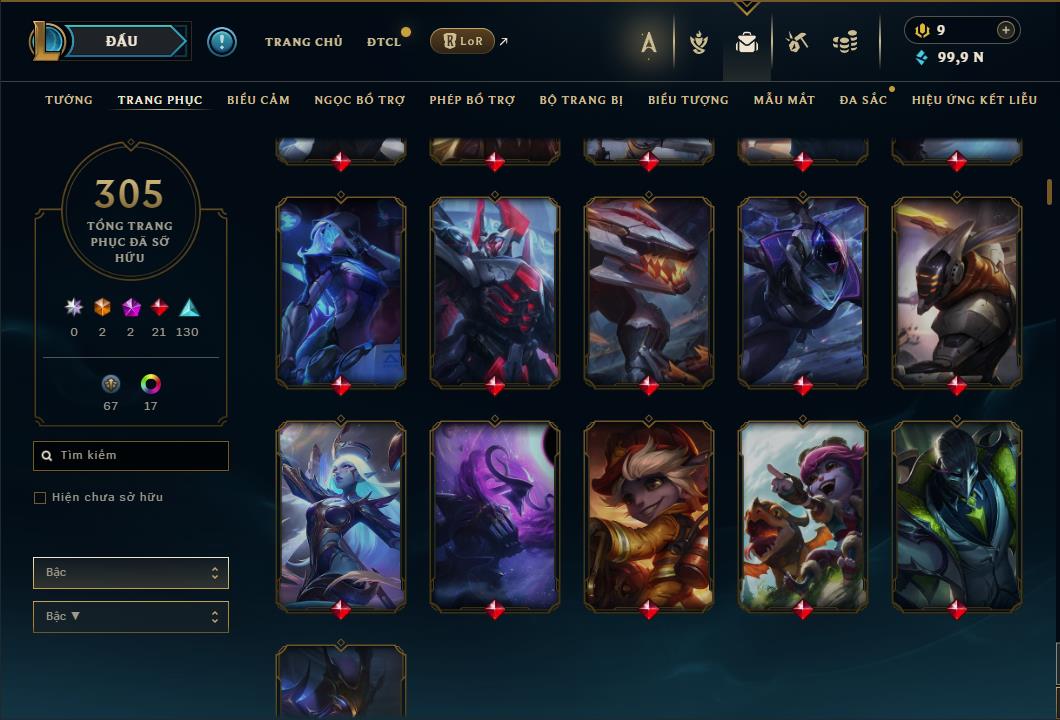Switch to the ĐA SẮC tab
Viewport: 1060px width, 720px height.
point(863,100)
